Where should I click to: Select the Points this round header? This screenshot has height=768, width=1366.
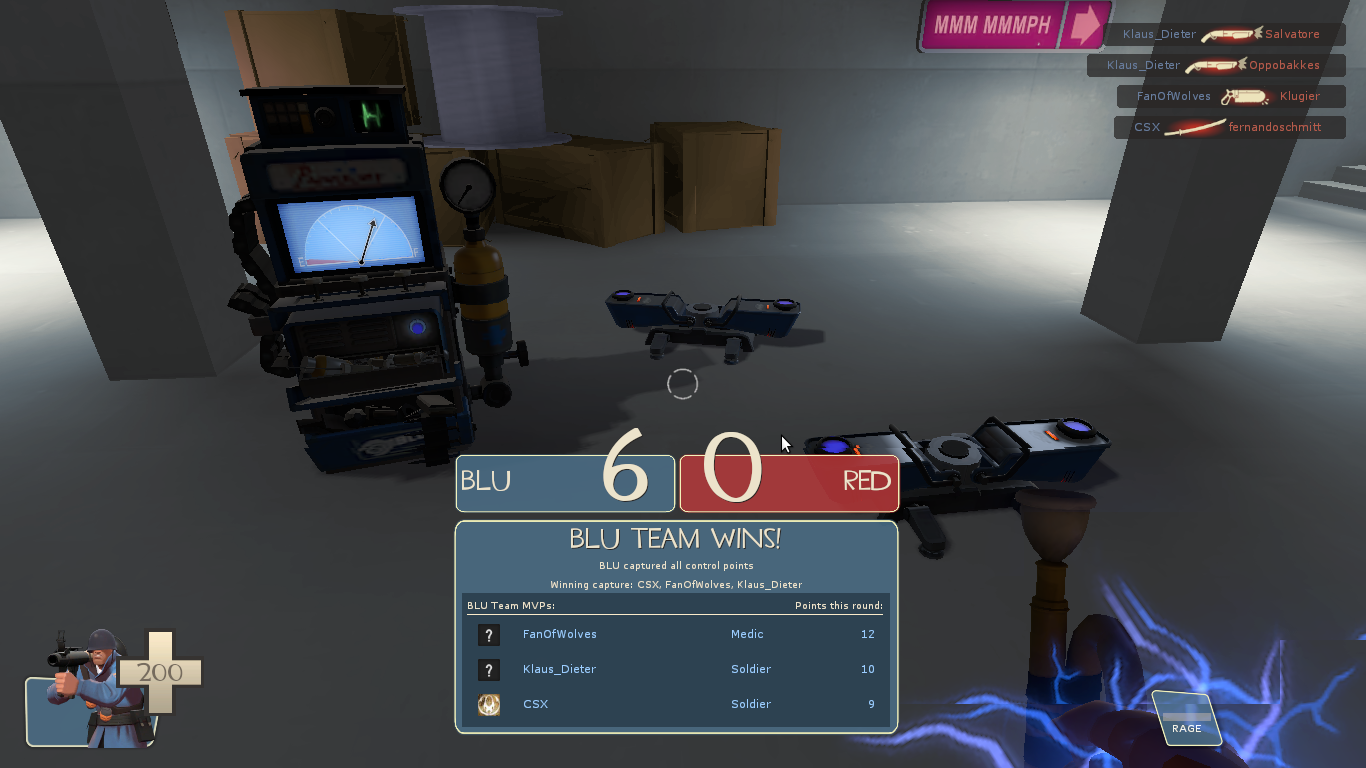coord(840,605)
